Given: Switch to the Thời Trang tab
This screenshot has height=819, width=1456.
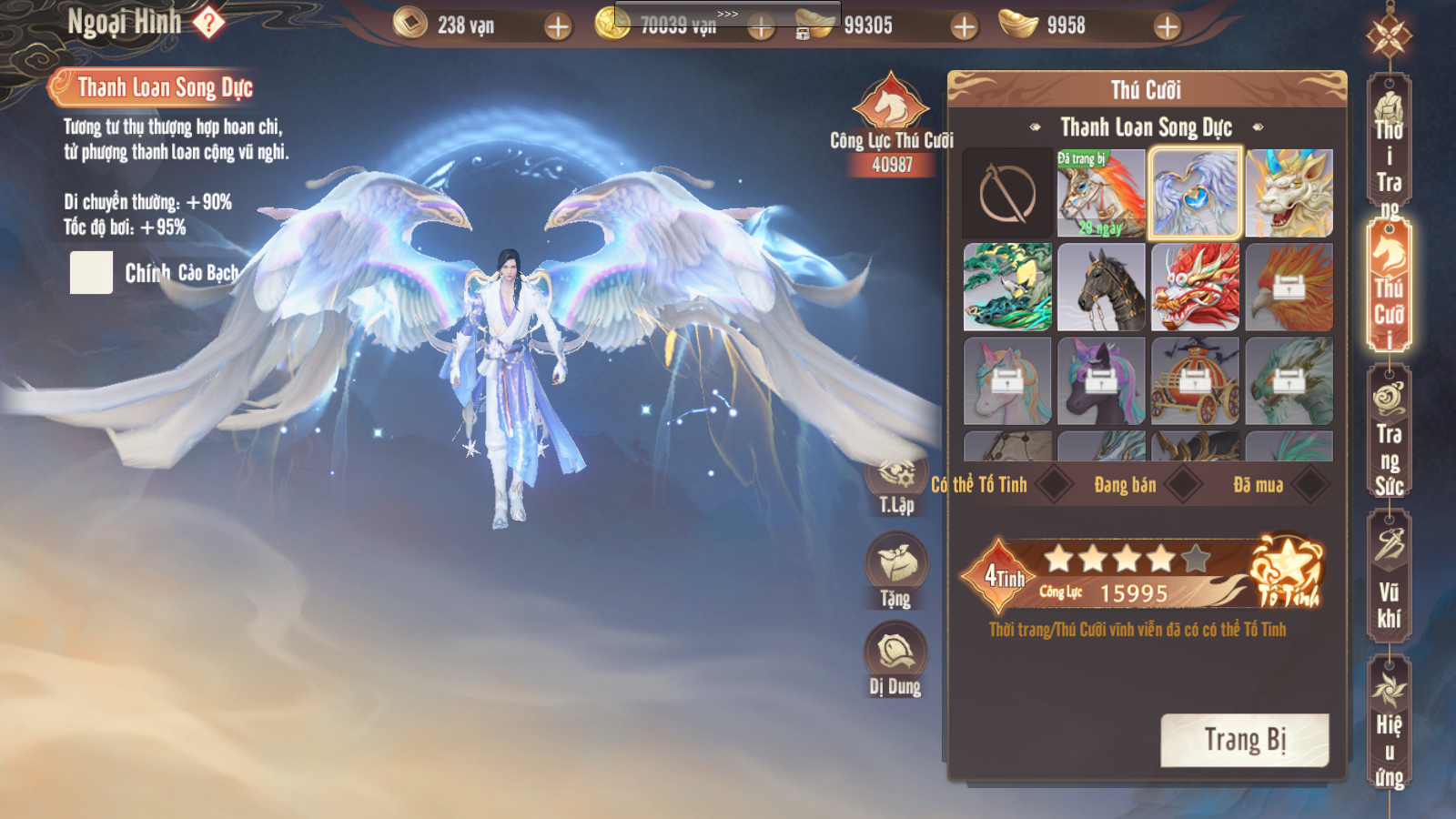Looking at the screenshot, I should click(x=1389, y=153).
